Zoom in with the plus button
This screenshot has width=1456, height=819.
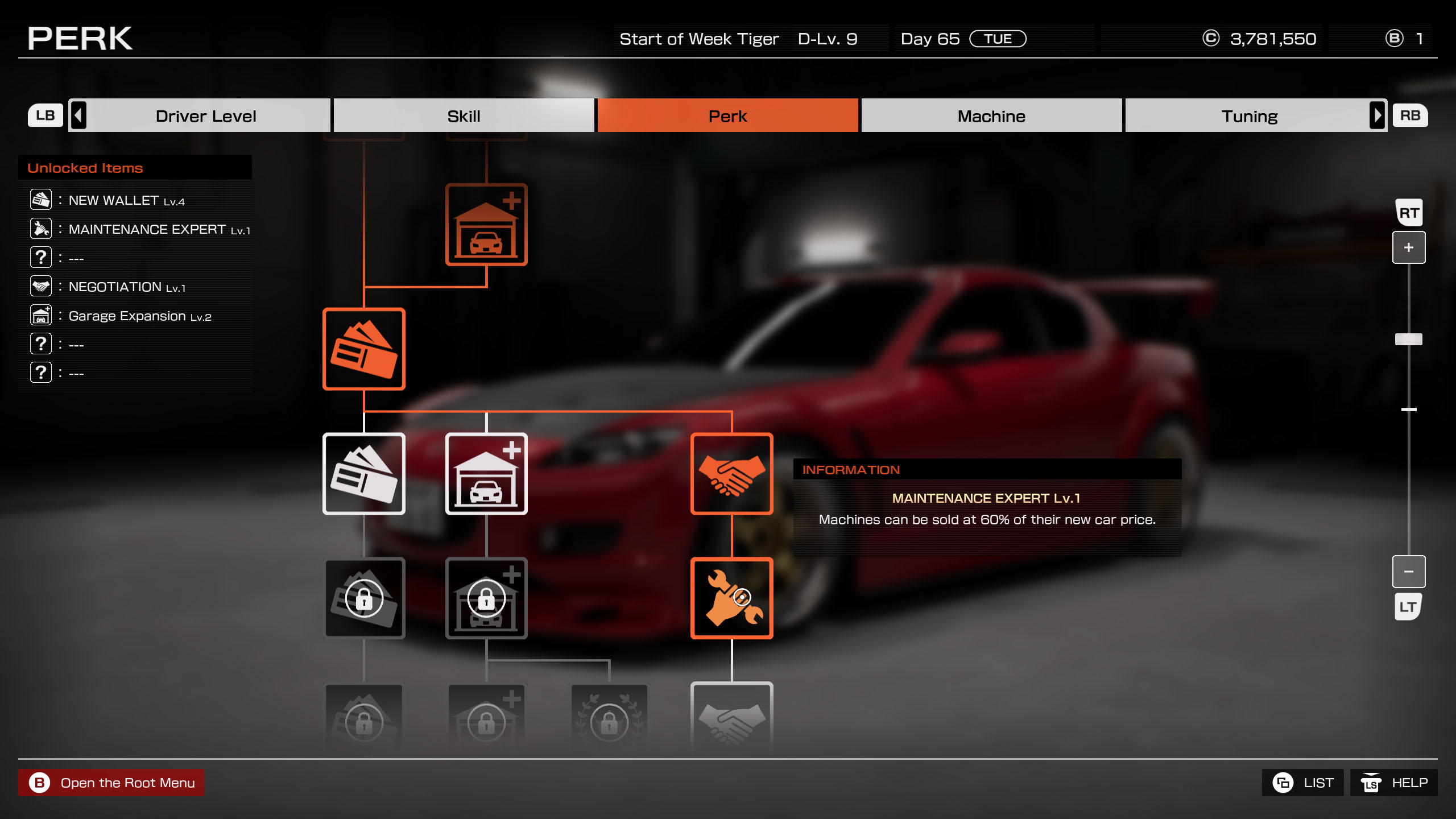click(1408, 247)
